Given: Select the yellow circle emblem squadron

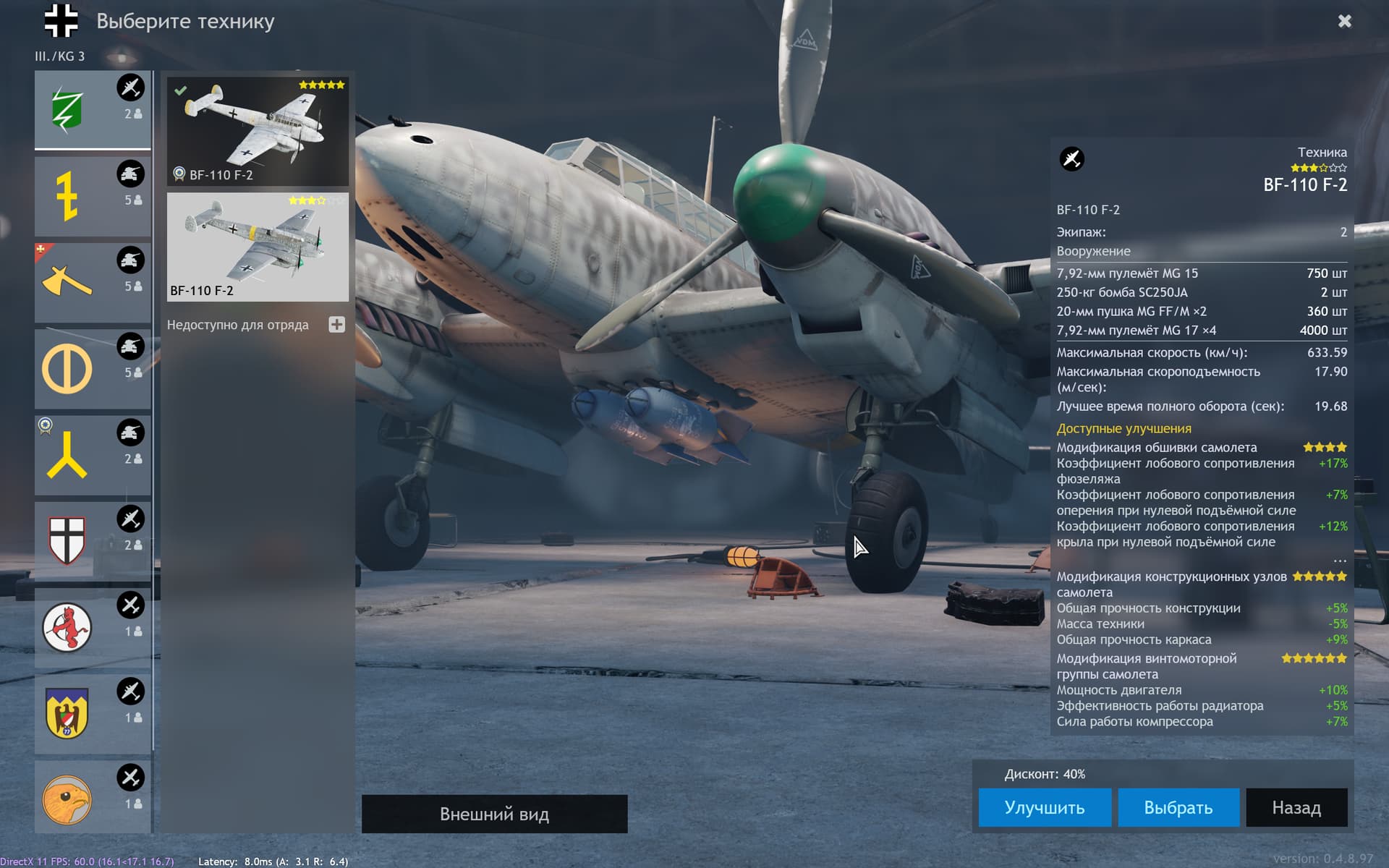Looking at the screenshot, I should [69, 367].
